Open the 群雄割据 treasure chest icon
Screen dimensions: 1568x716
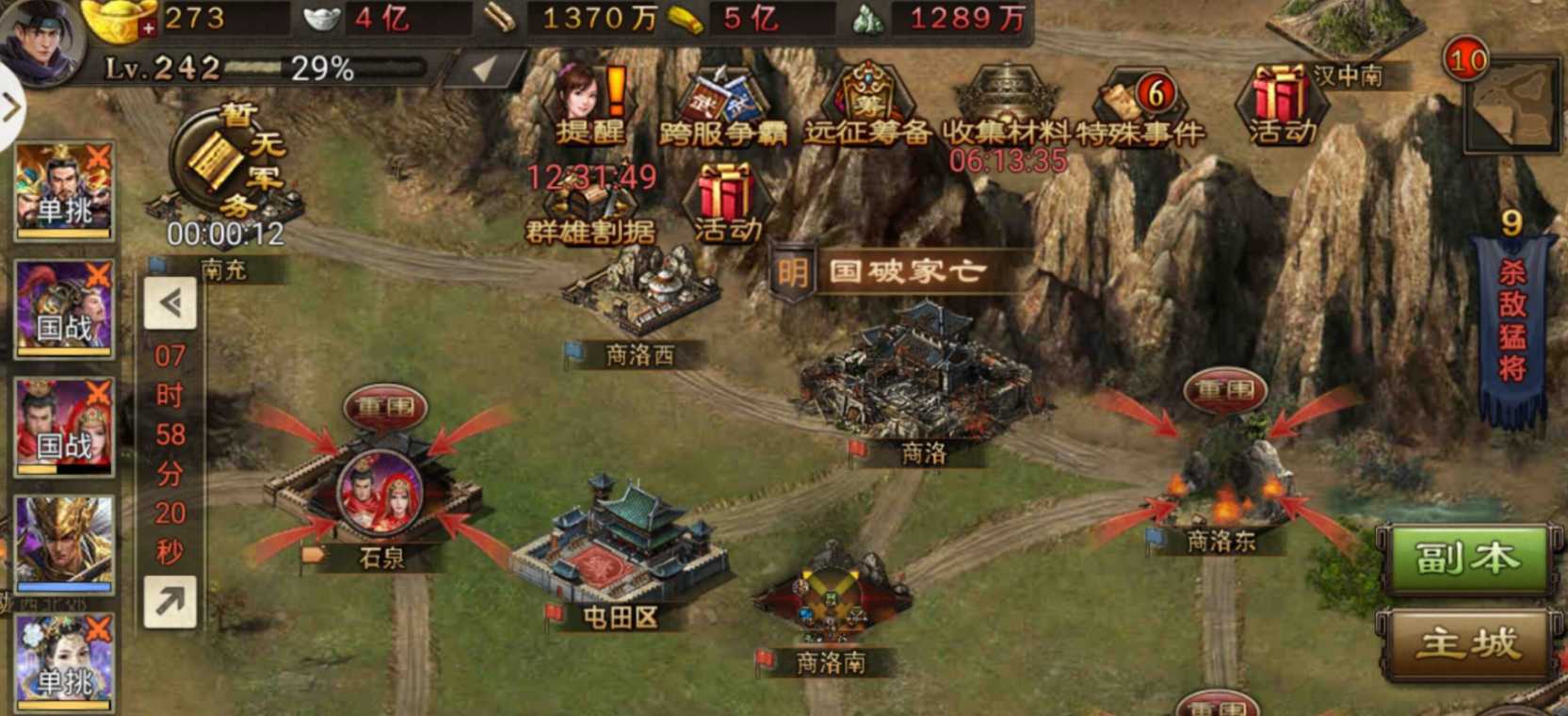pos(591,203)
